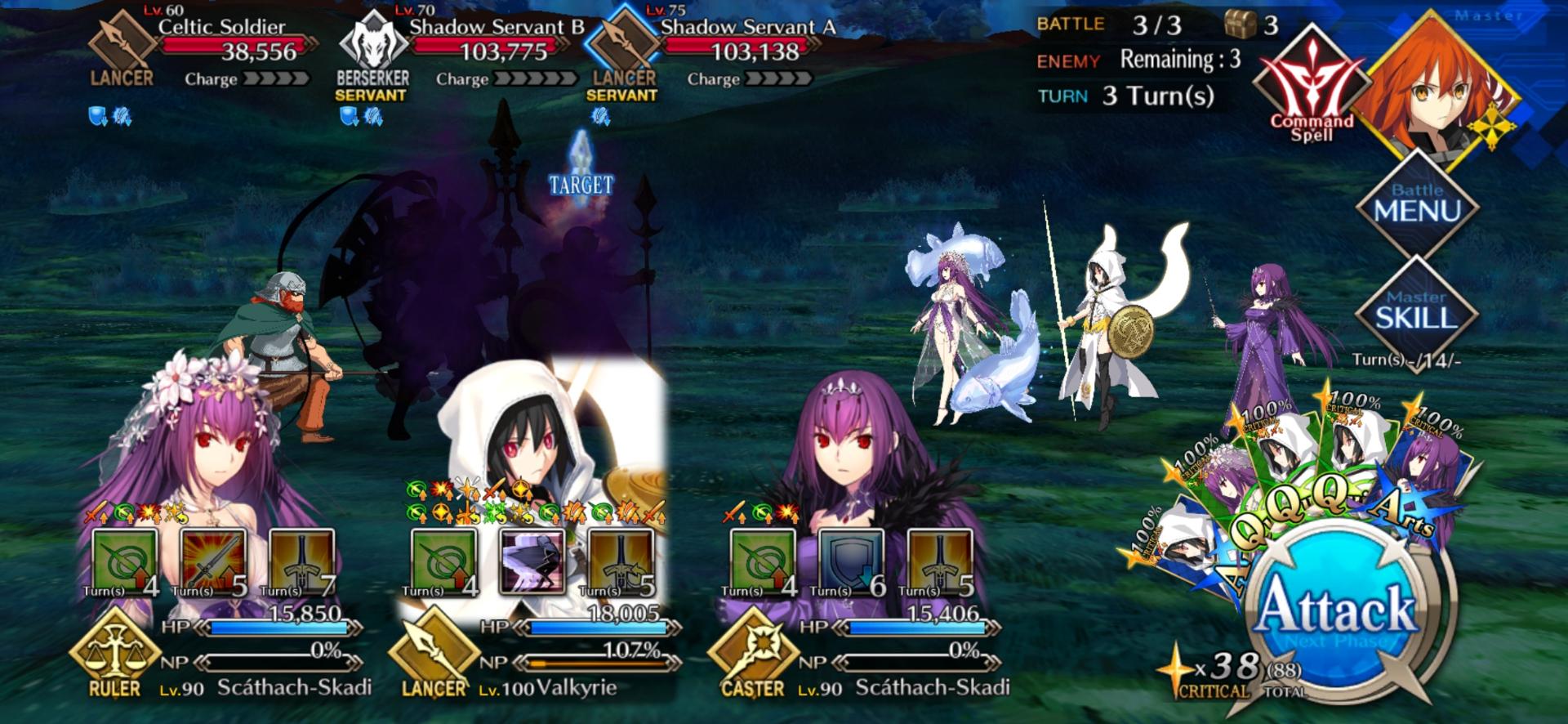Image resolution: width=1568 pixels, height=724 pixels.
Task: Select Caster Skadi's first green target skill
Action: (762, 562)
